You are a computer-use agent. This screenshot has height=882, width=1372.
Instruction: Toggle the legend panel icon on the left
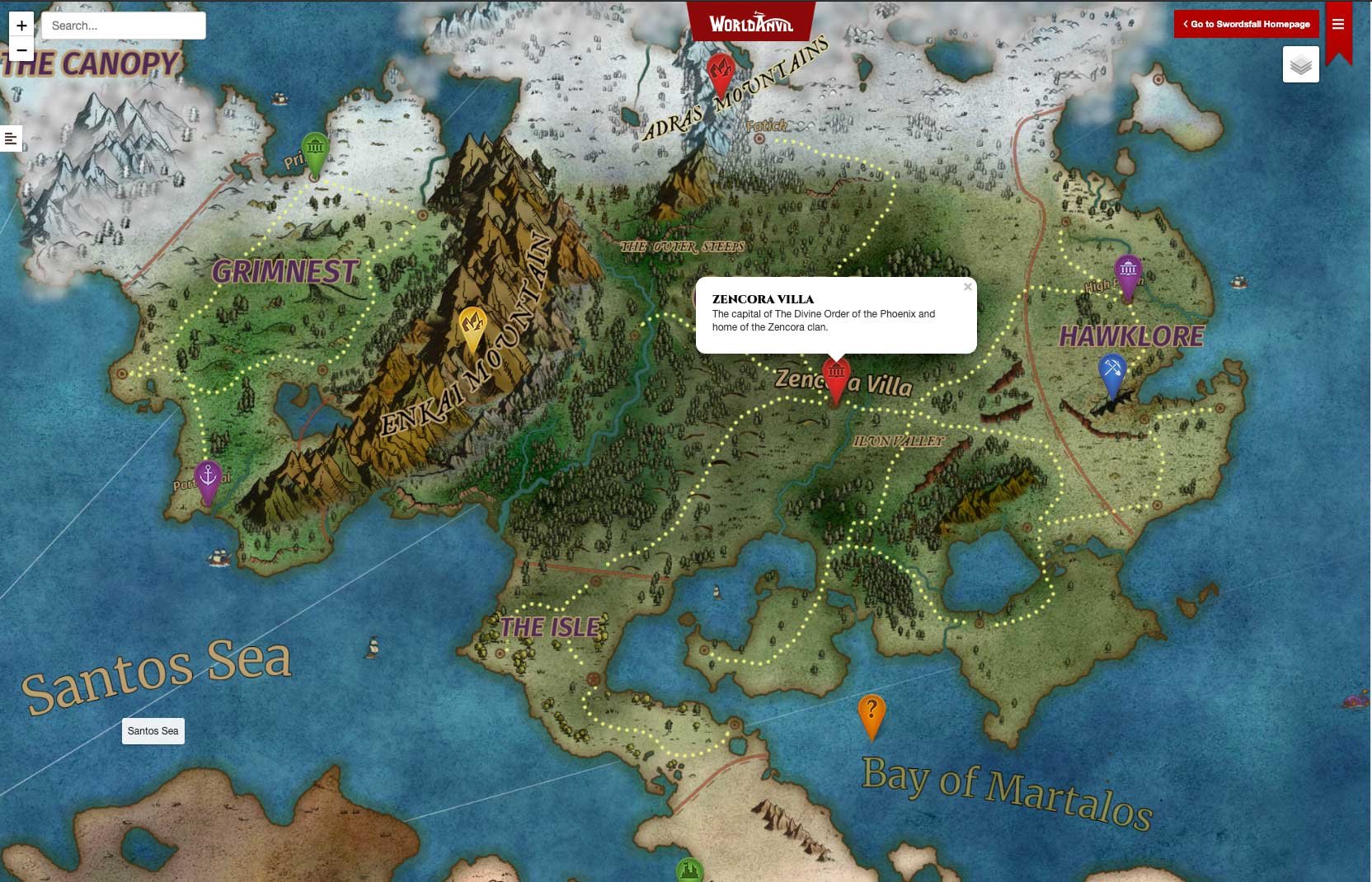coord(11,138)
